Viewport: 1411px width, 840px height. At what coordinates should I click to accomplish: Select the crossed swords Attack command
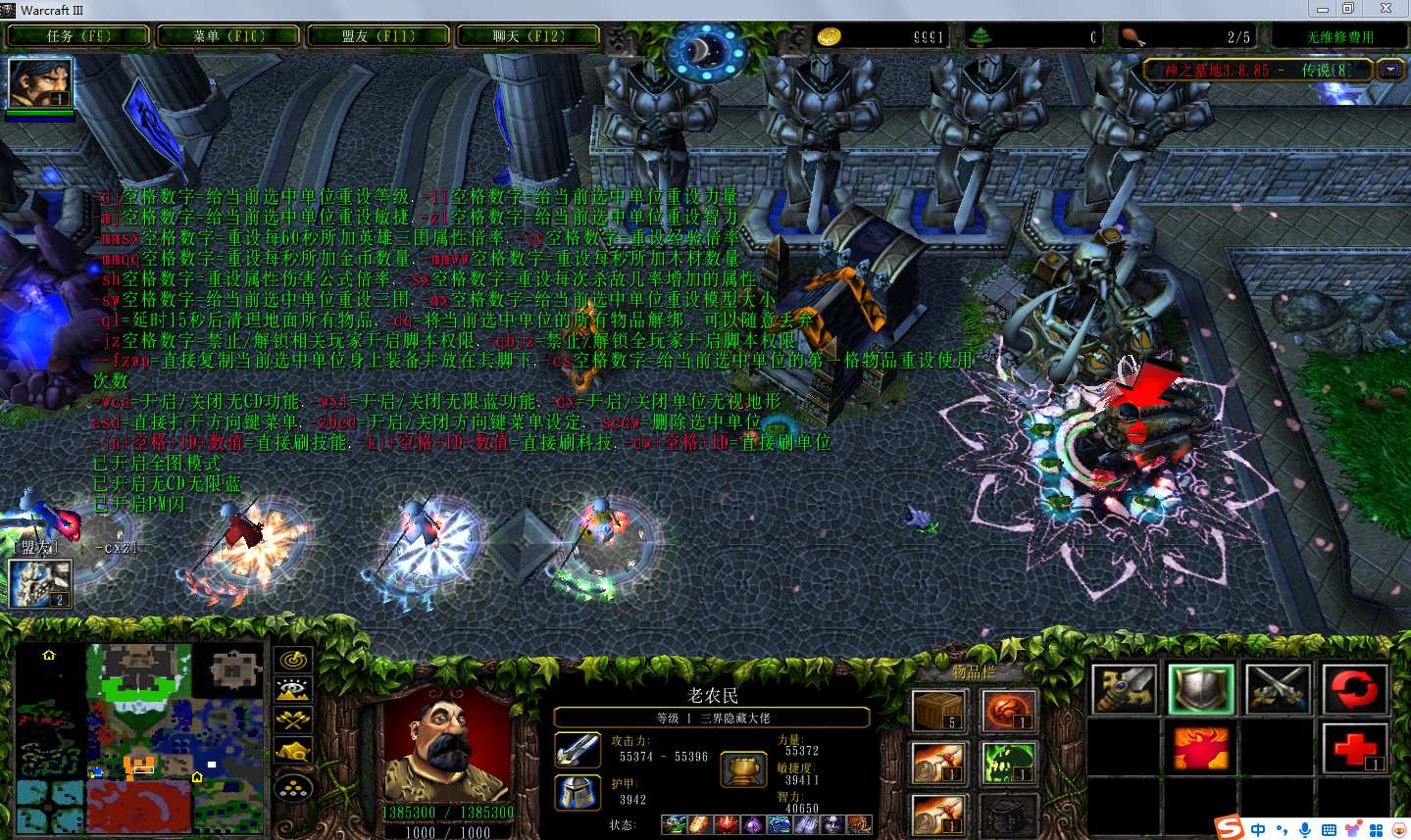(x=1277, y=689)
